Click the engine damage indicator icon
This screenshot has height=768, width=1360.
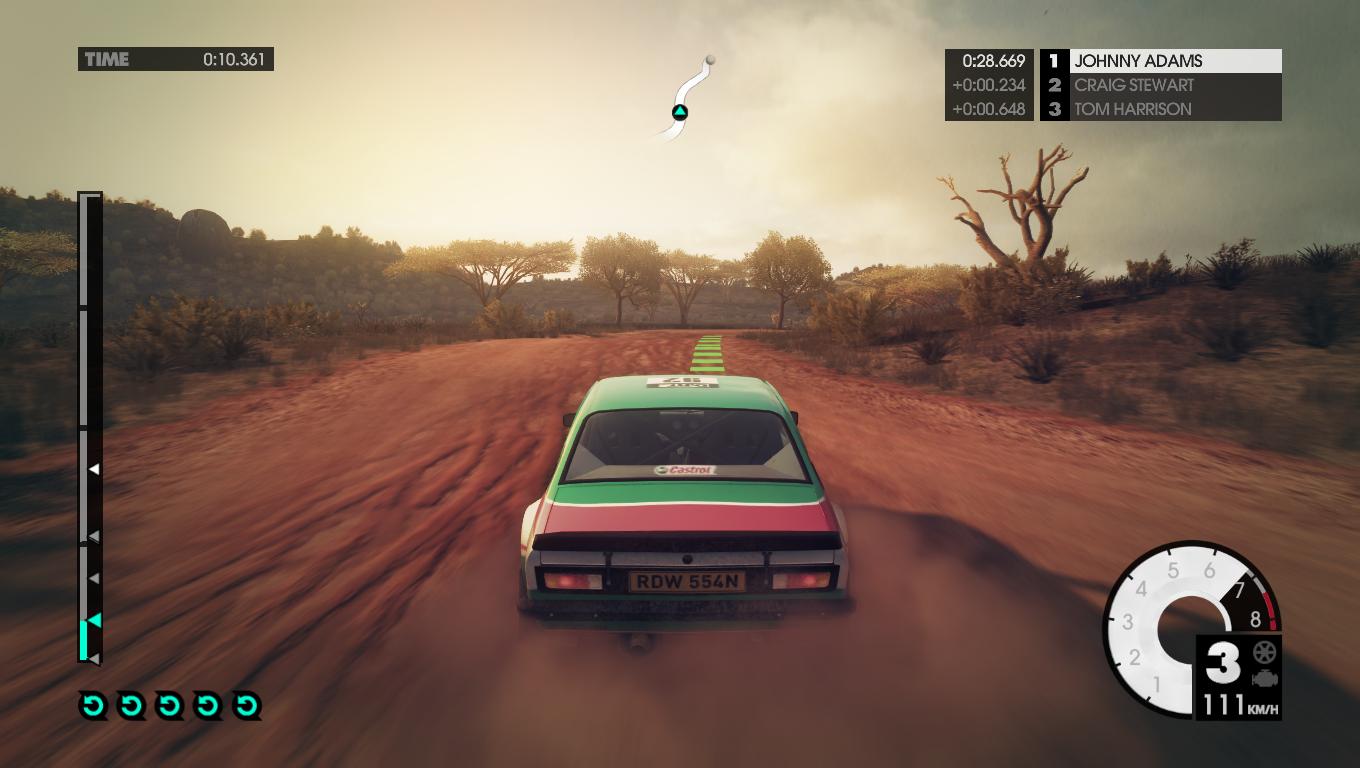coord(1264,679)
